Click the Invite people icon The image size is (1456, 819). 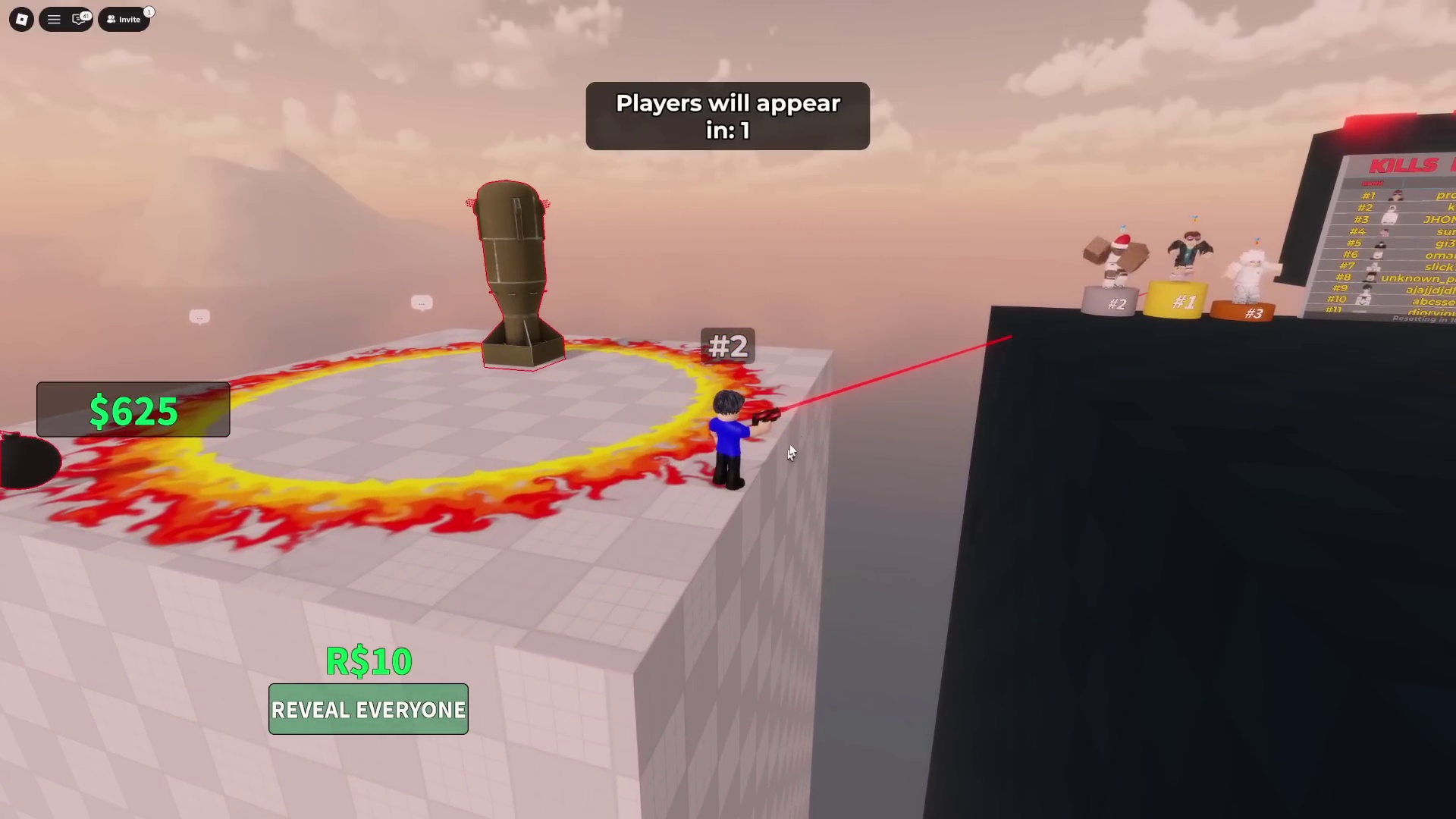(111, 19)
